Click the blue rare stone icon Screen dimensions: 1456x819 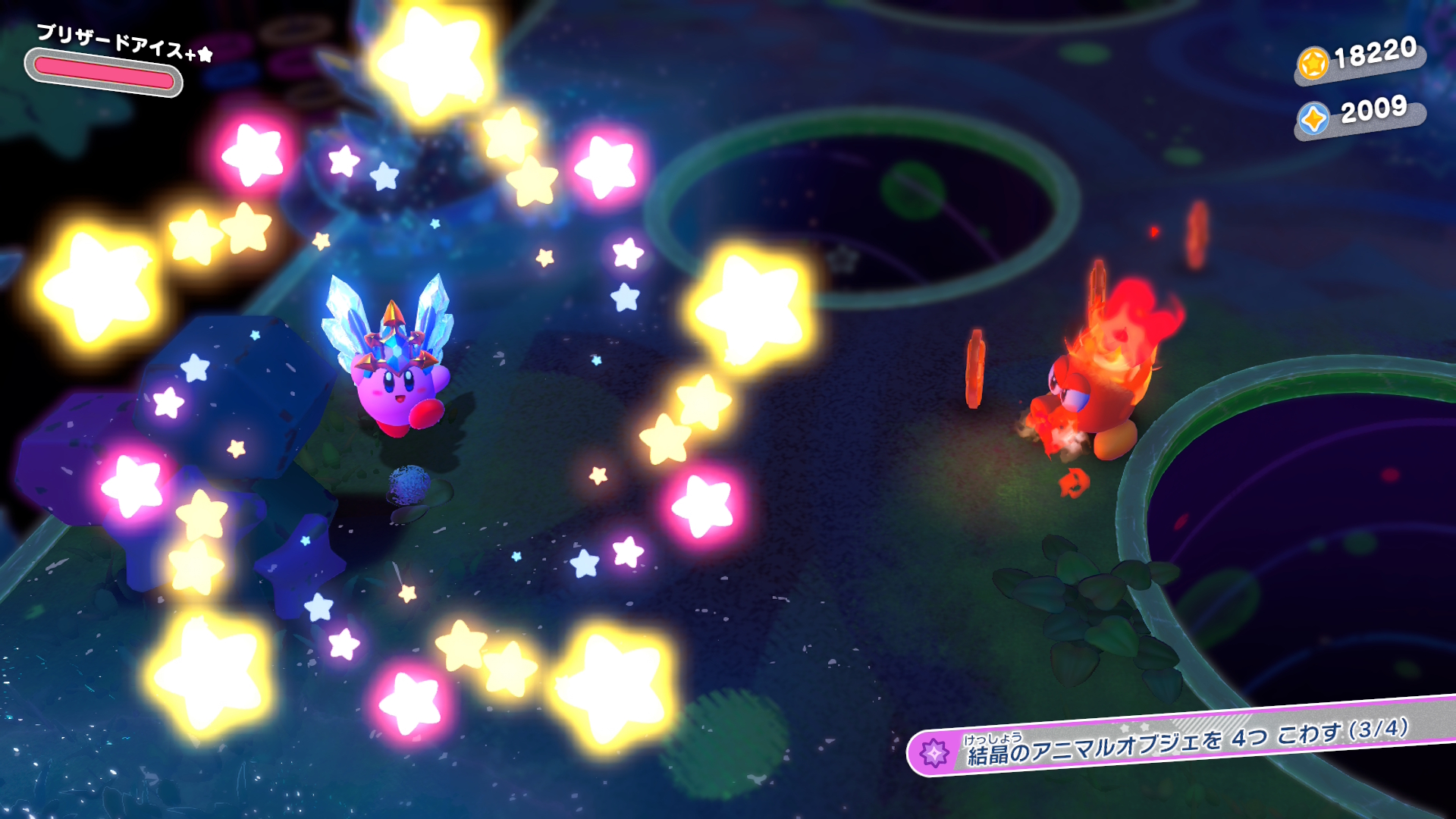point(1313,118)
